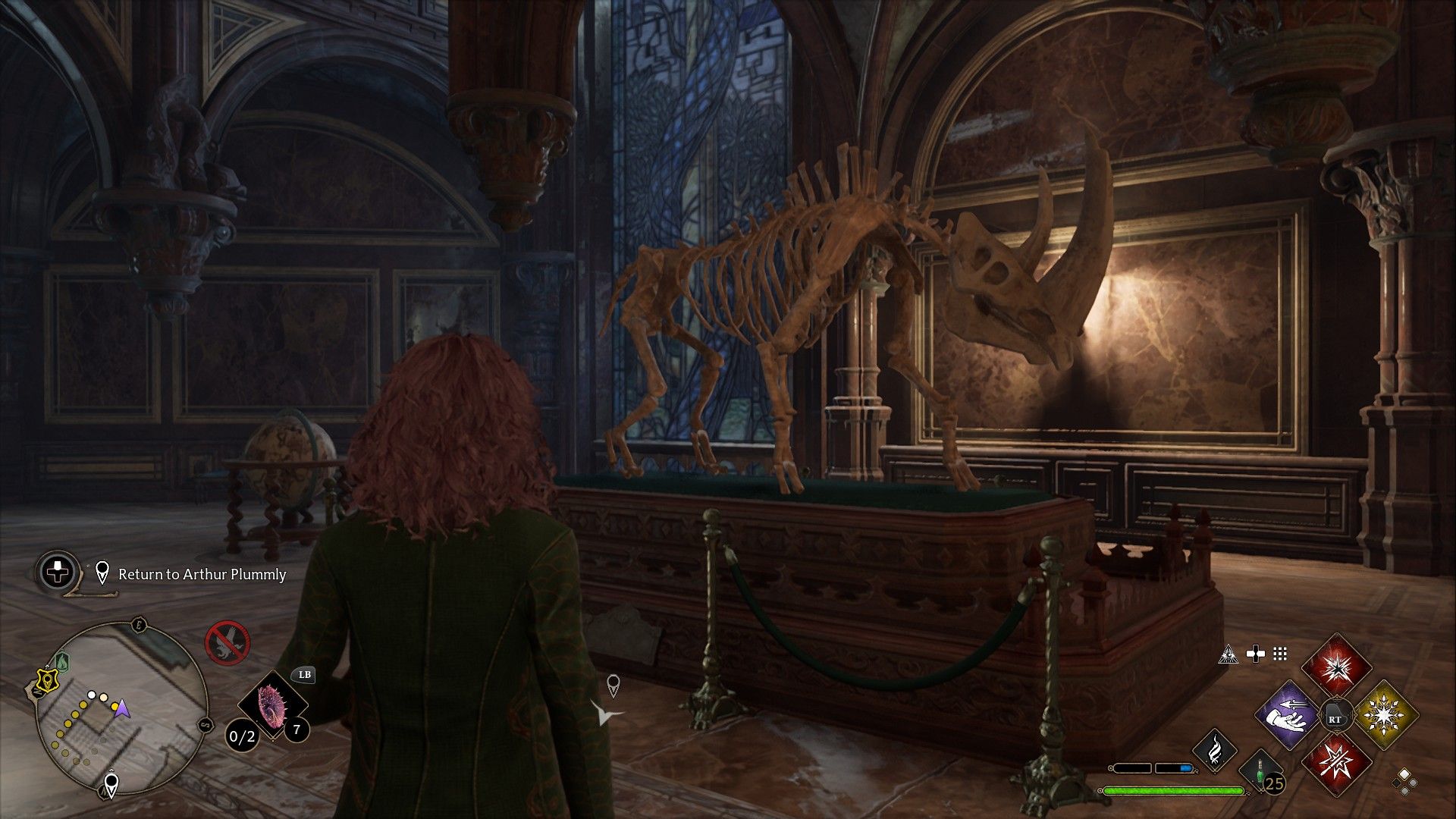Toggle the crossed-out broom flight indicator
This screenshot has width=1456, height=819.
(227, 642)
